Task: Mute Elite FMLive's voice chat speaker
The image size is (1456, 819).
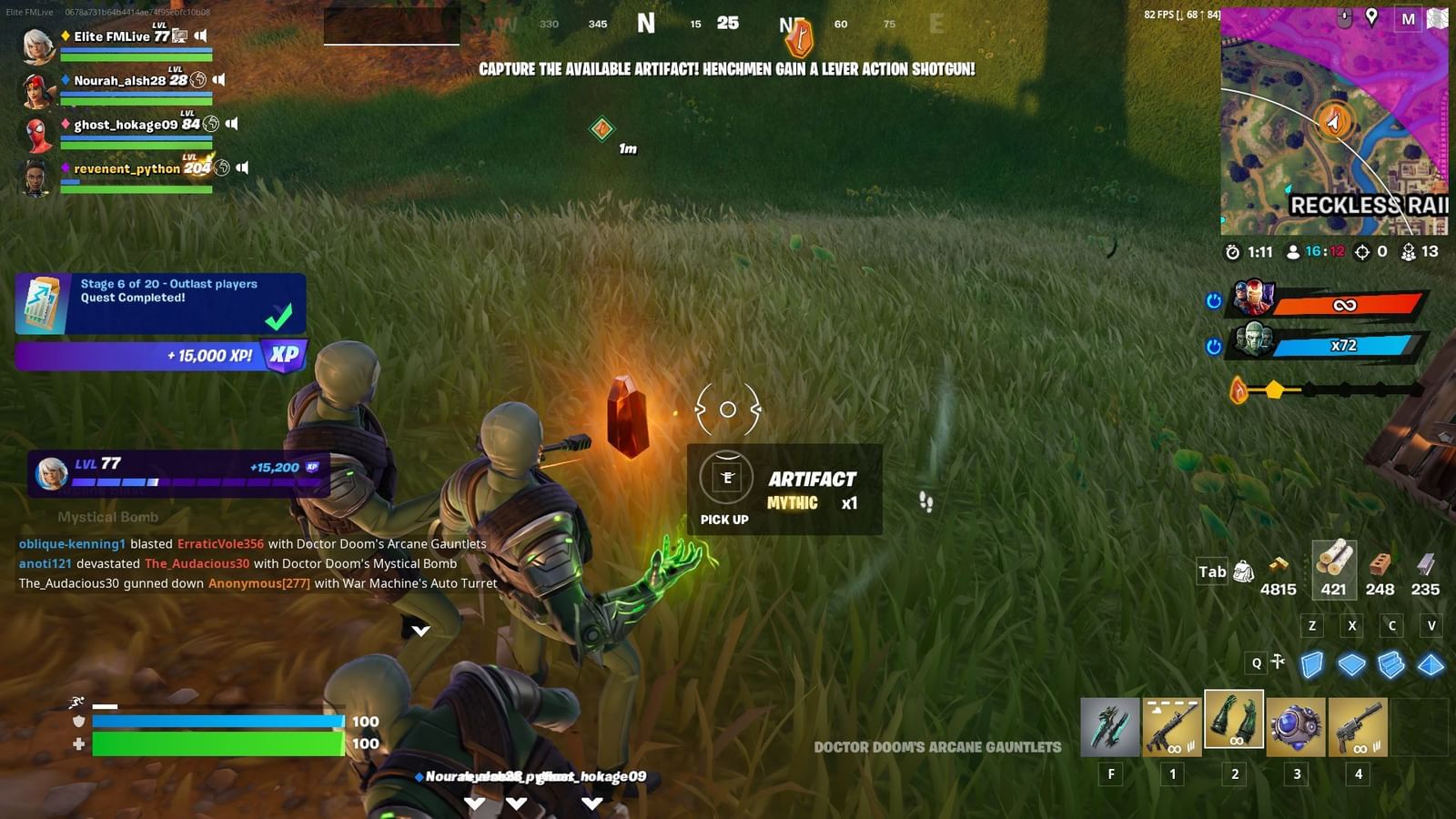Action: pos(200,36)
